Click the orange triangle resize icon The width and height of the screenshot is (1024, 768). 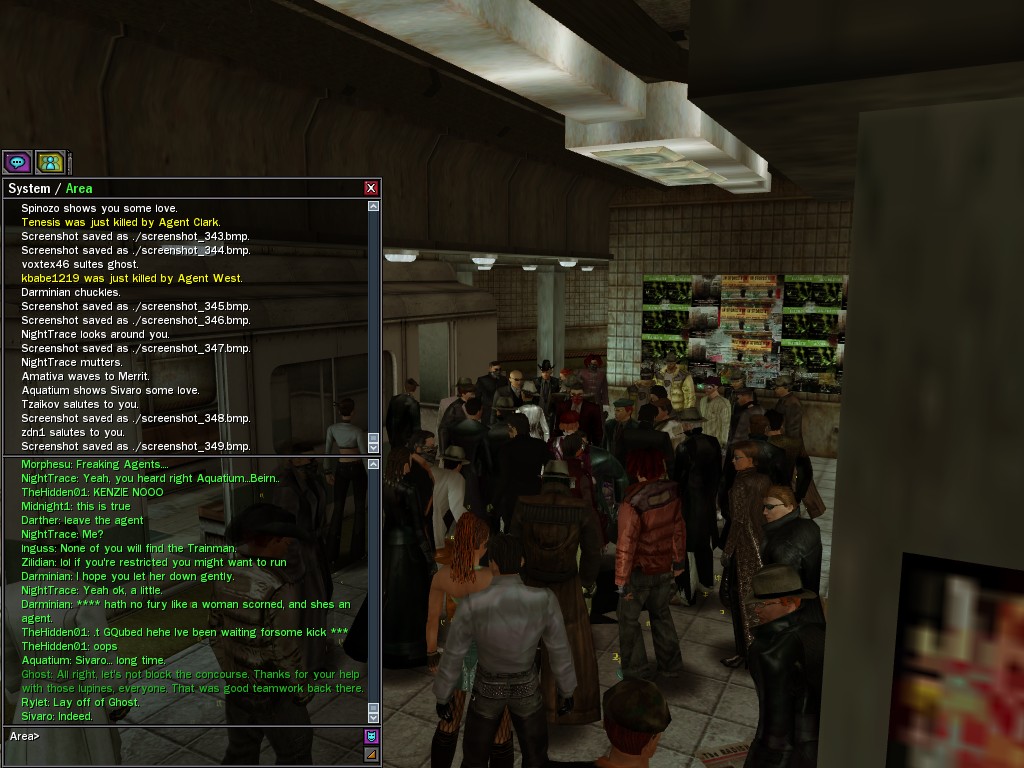click(x=372, y=754)
